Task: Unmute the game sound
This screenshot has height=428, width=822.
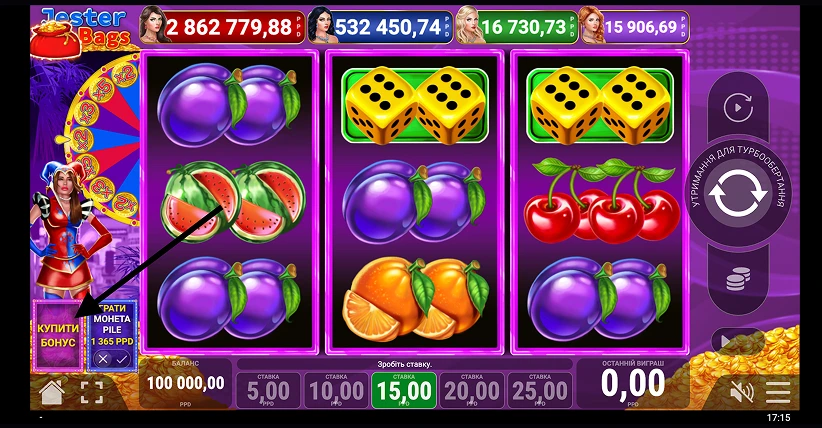Action: coord(741,391)
